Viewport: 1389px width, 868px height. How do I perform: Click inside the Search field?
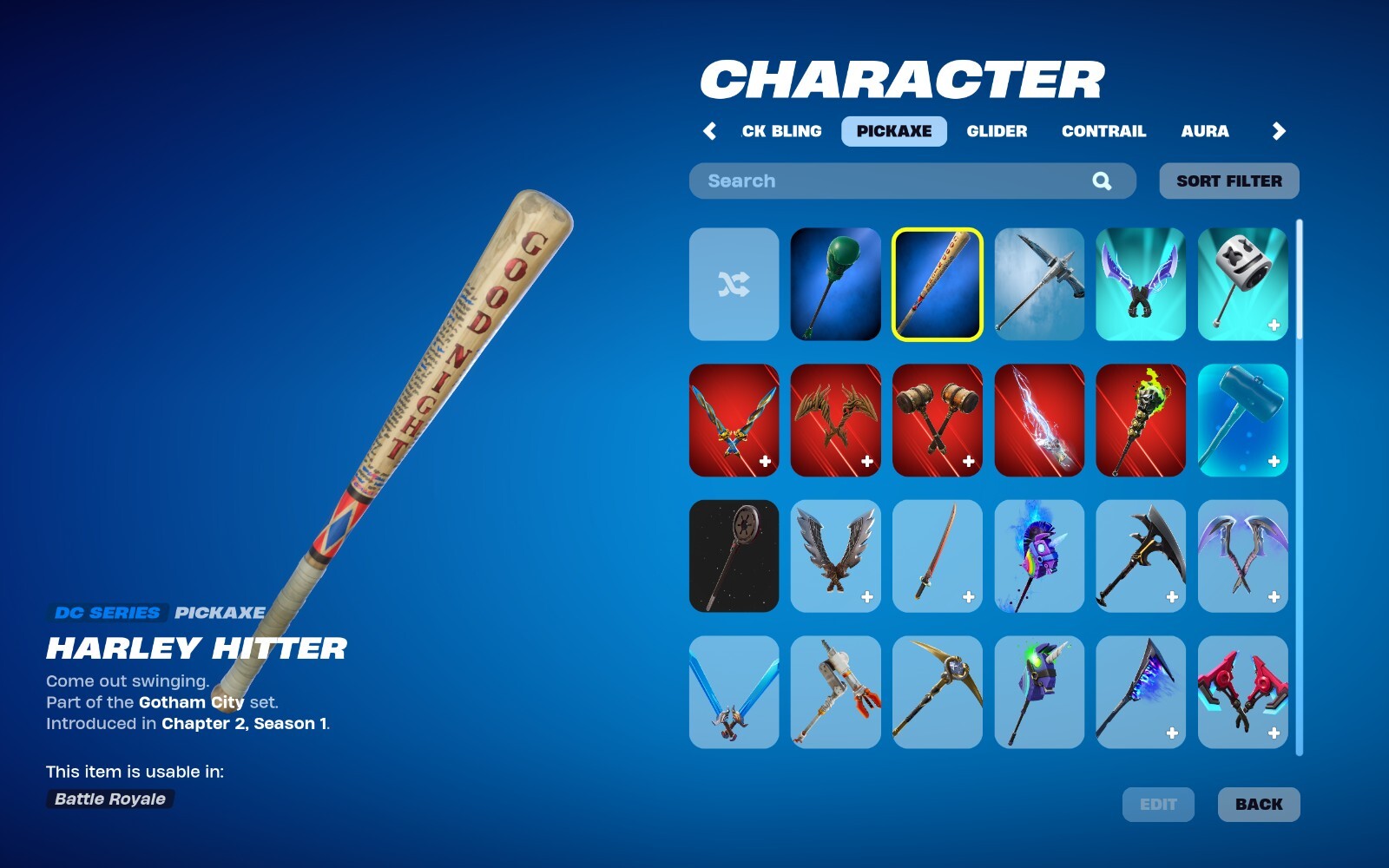[x=868, y=181]
